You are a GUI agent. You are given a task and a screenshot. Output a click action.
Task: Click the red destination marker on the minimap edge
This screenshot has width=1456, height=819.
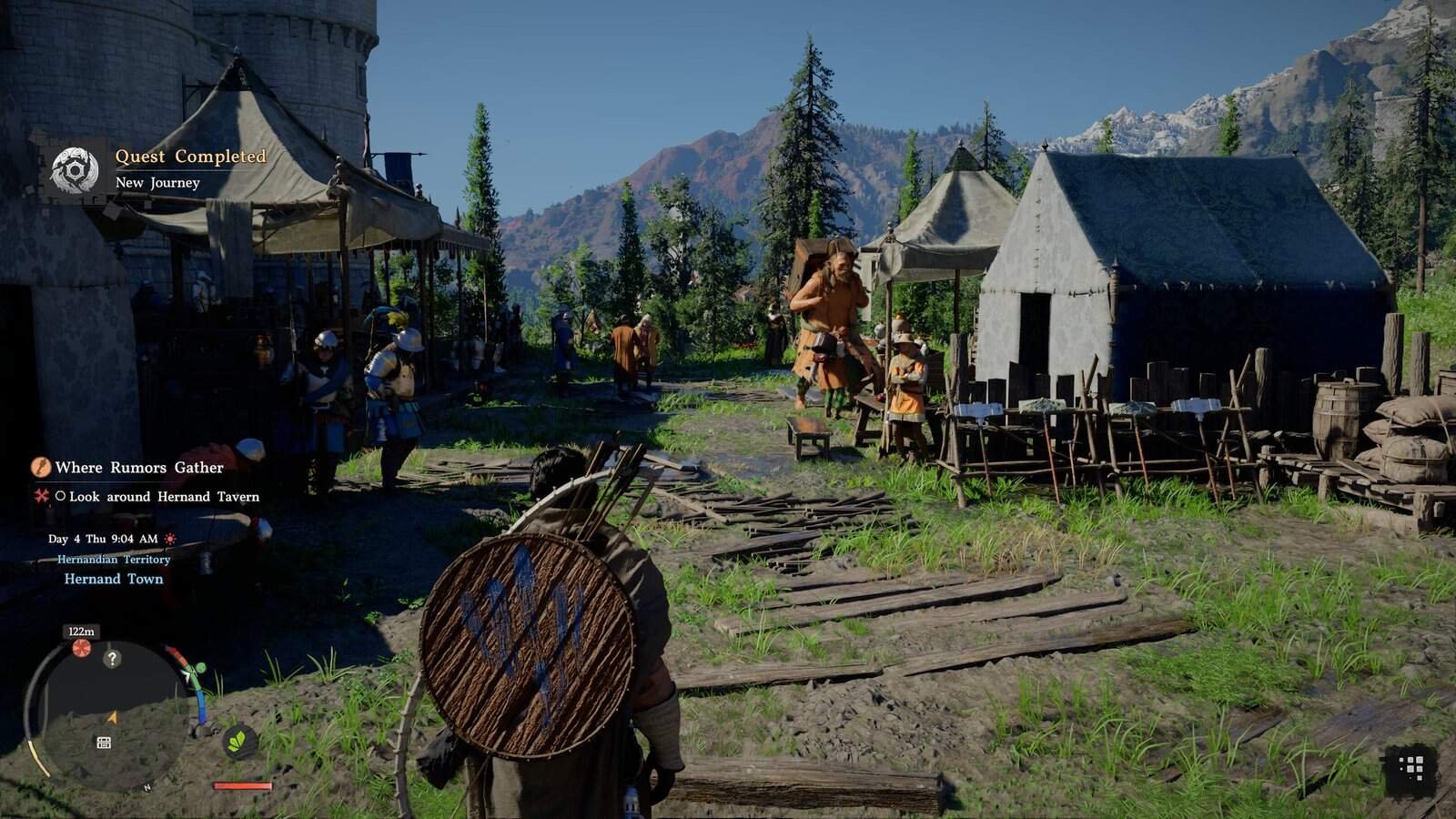pos(81,647)
